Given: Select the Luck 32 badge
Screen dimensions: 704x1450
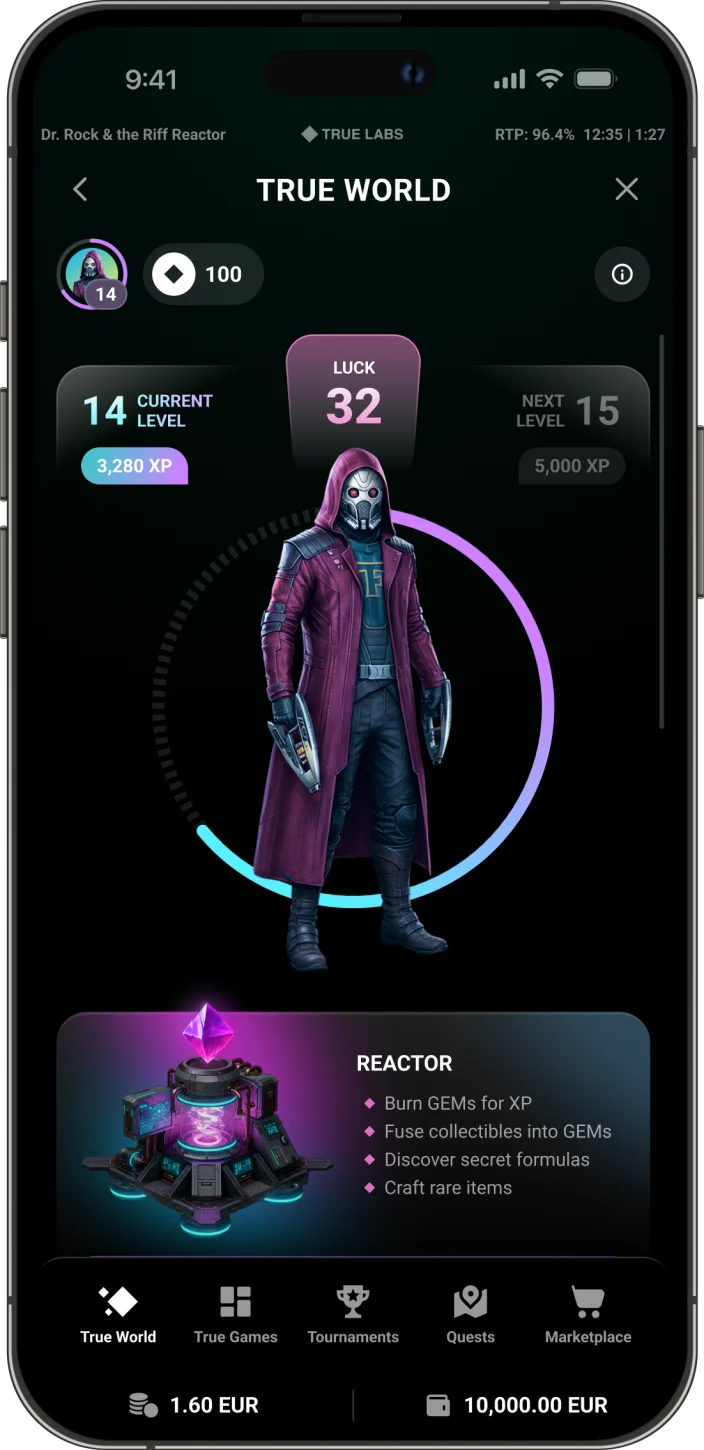Looking at the screenshot, I should (353, 395).
